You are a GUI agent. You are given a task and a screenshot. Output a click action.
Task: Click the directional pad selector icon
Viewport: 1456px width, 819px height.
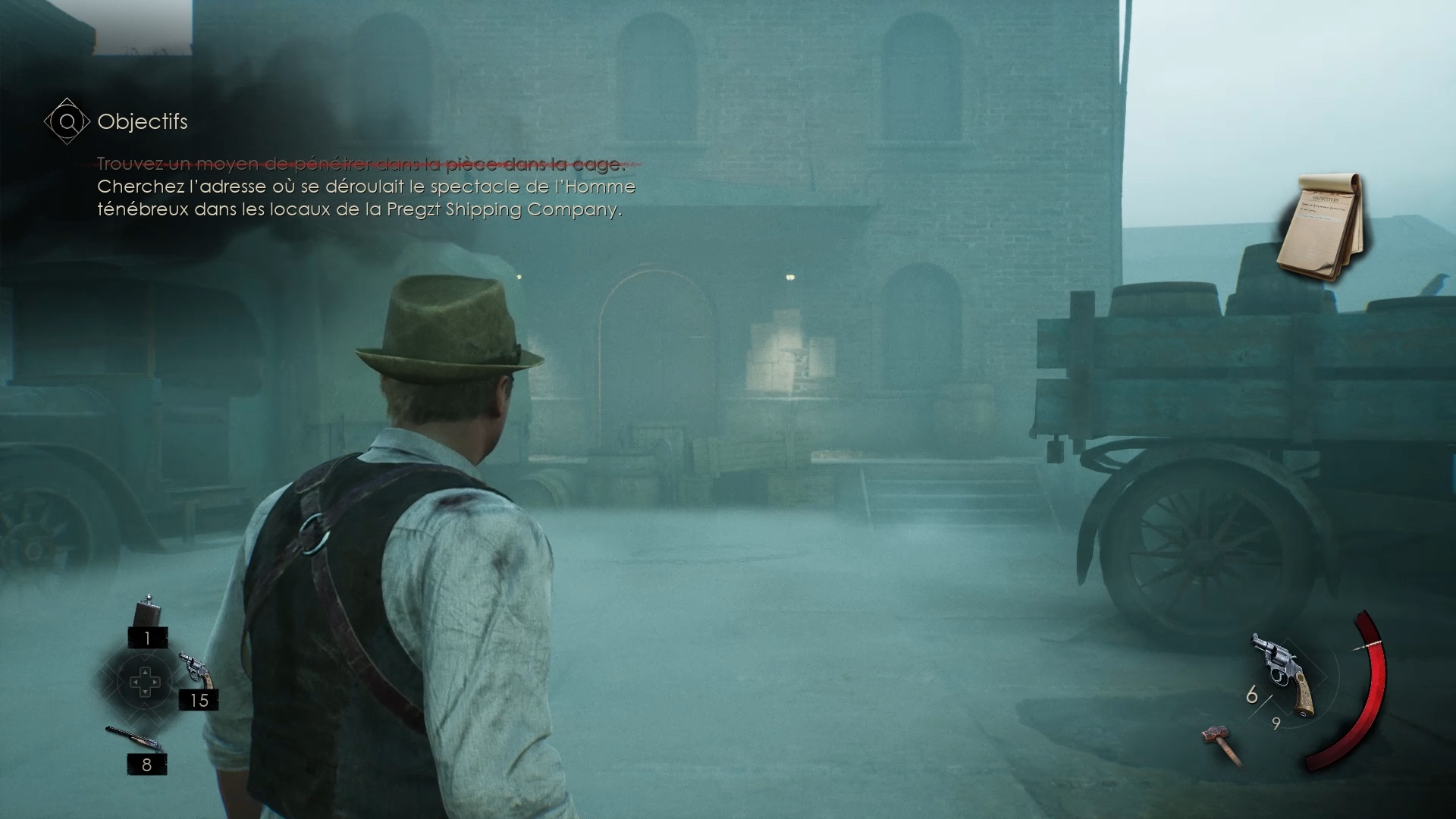point(146,682)
